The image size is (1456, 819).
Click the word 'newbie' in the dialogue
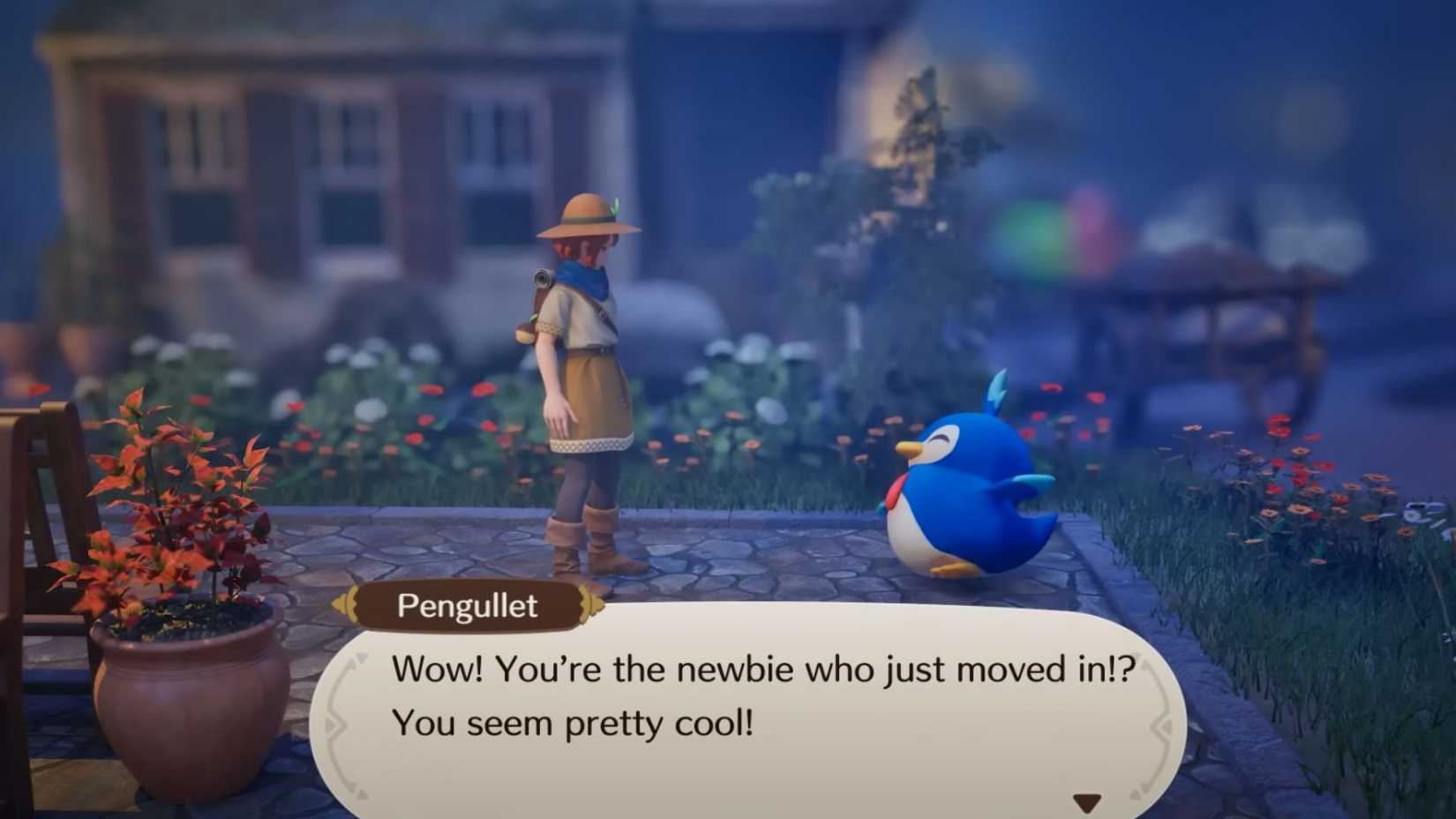tap(737, 668)
